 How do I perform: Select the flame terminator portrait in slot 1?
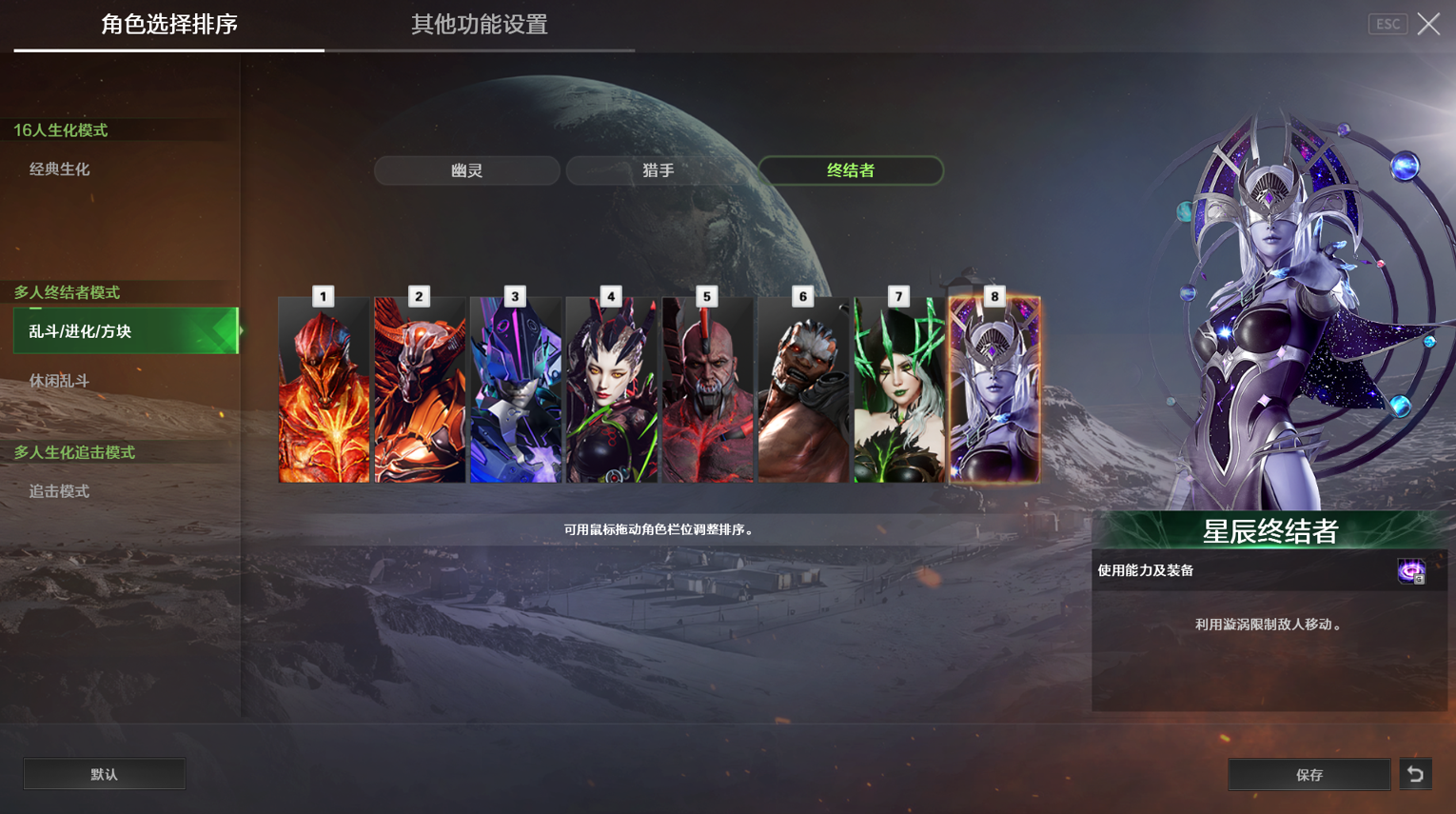[x=324, y=390]
